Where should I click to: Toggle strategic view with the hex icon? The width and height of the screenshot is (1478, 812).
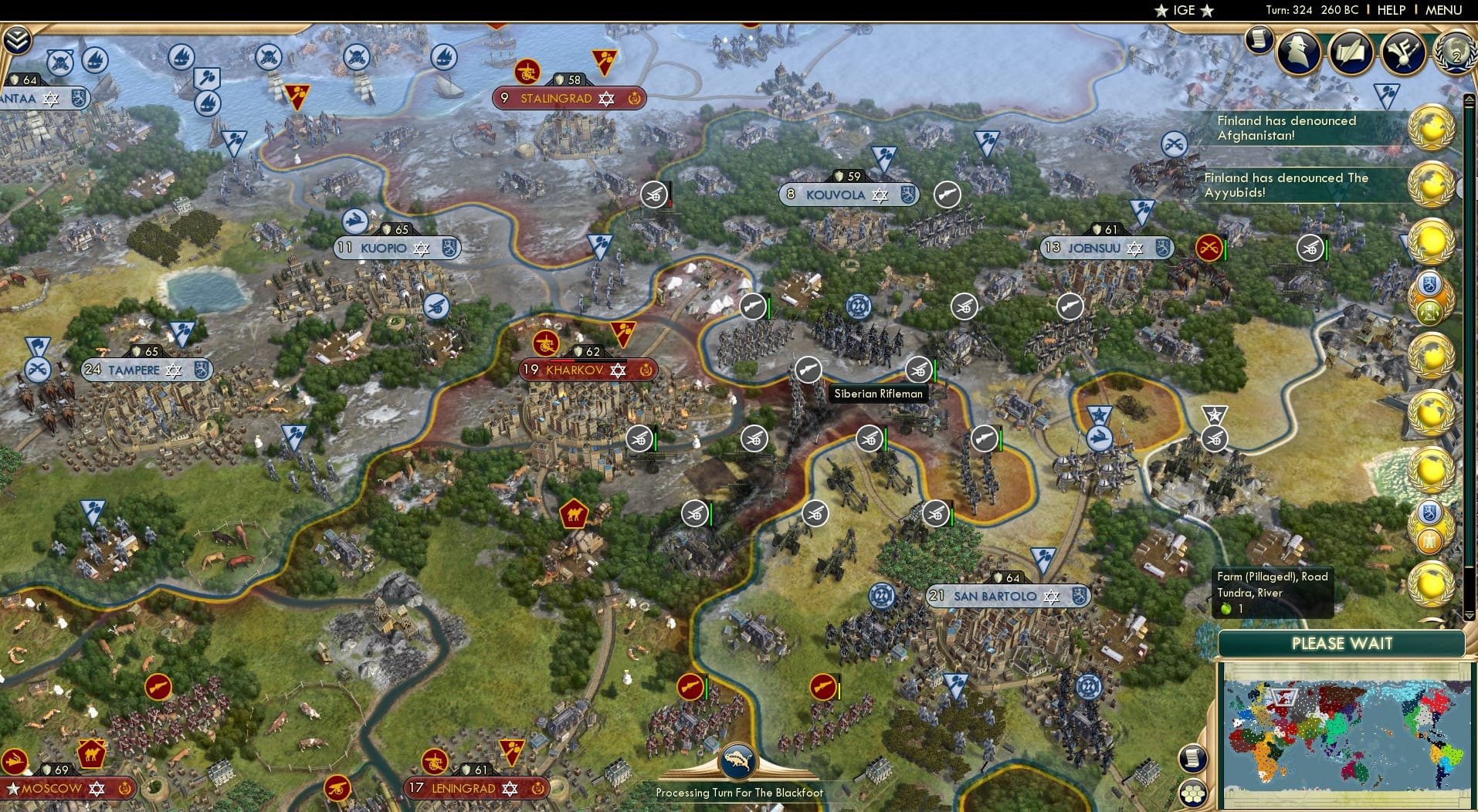point(1193,791)
